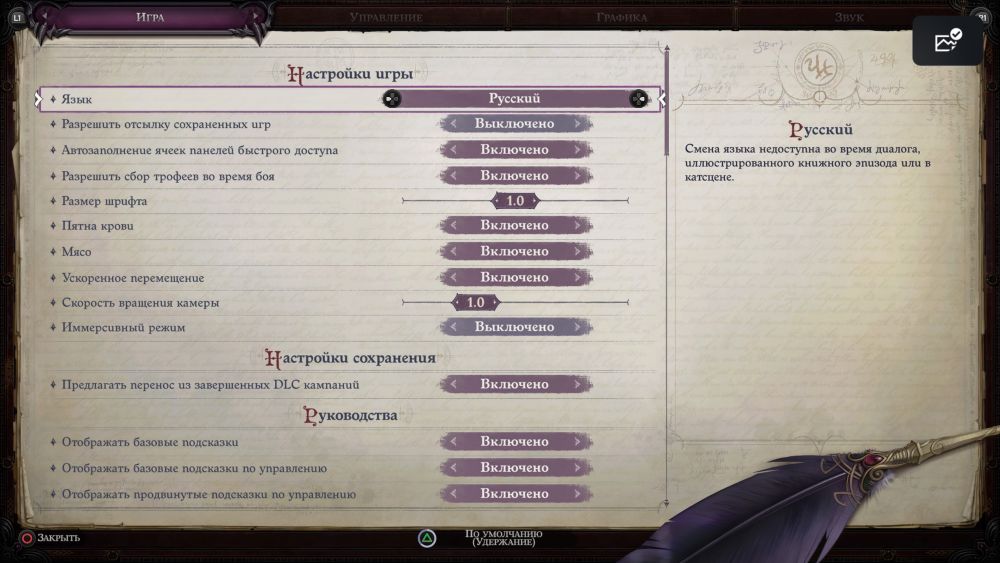Close the settings with Закрыть
The image size is (1000, 563).
50,538
